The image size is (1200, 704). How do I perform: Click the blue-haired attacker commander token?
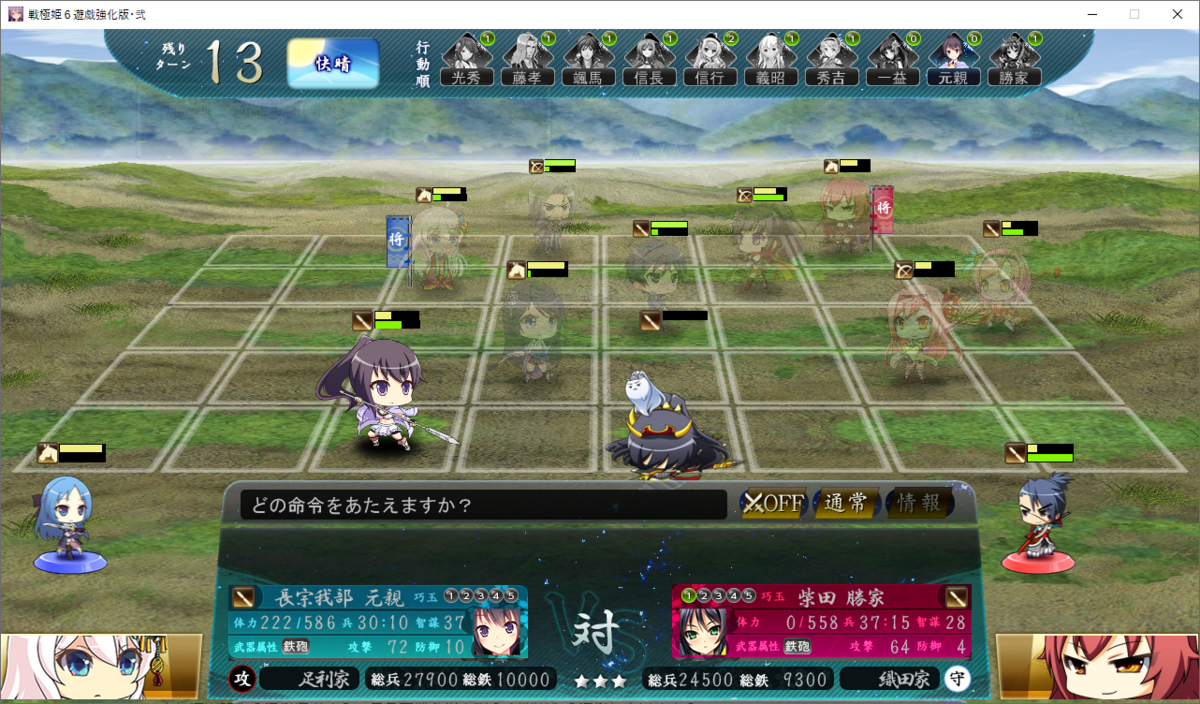pyautogui.click(x=68, y=525)
